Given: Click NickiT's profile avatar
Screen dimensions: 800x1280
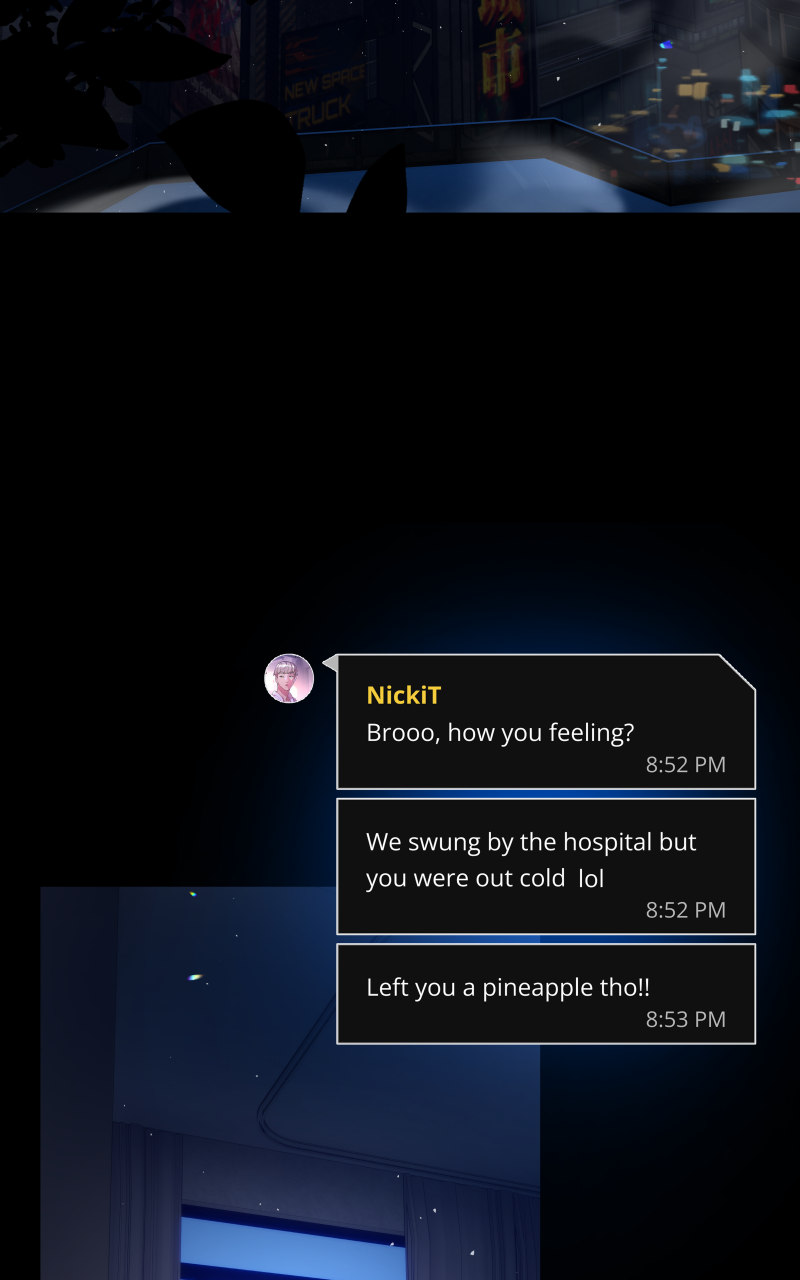Looking at the screenshot, I should click(289, 679).
